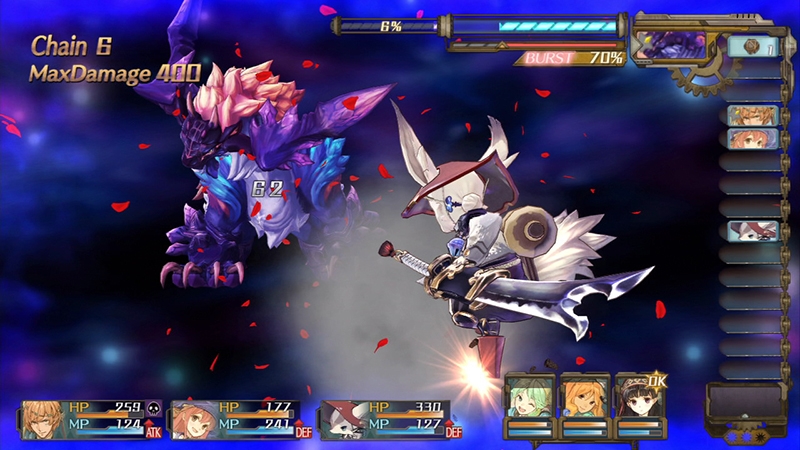Select the blonde male party member portrait
The height and width of the screenshot is (450, 800).
pyautogui.click(x=41, y=420)
